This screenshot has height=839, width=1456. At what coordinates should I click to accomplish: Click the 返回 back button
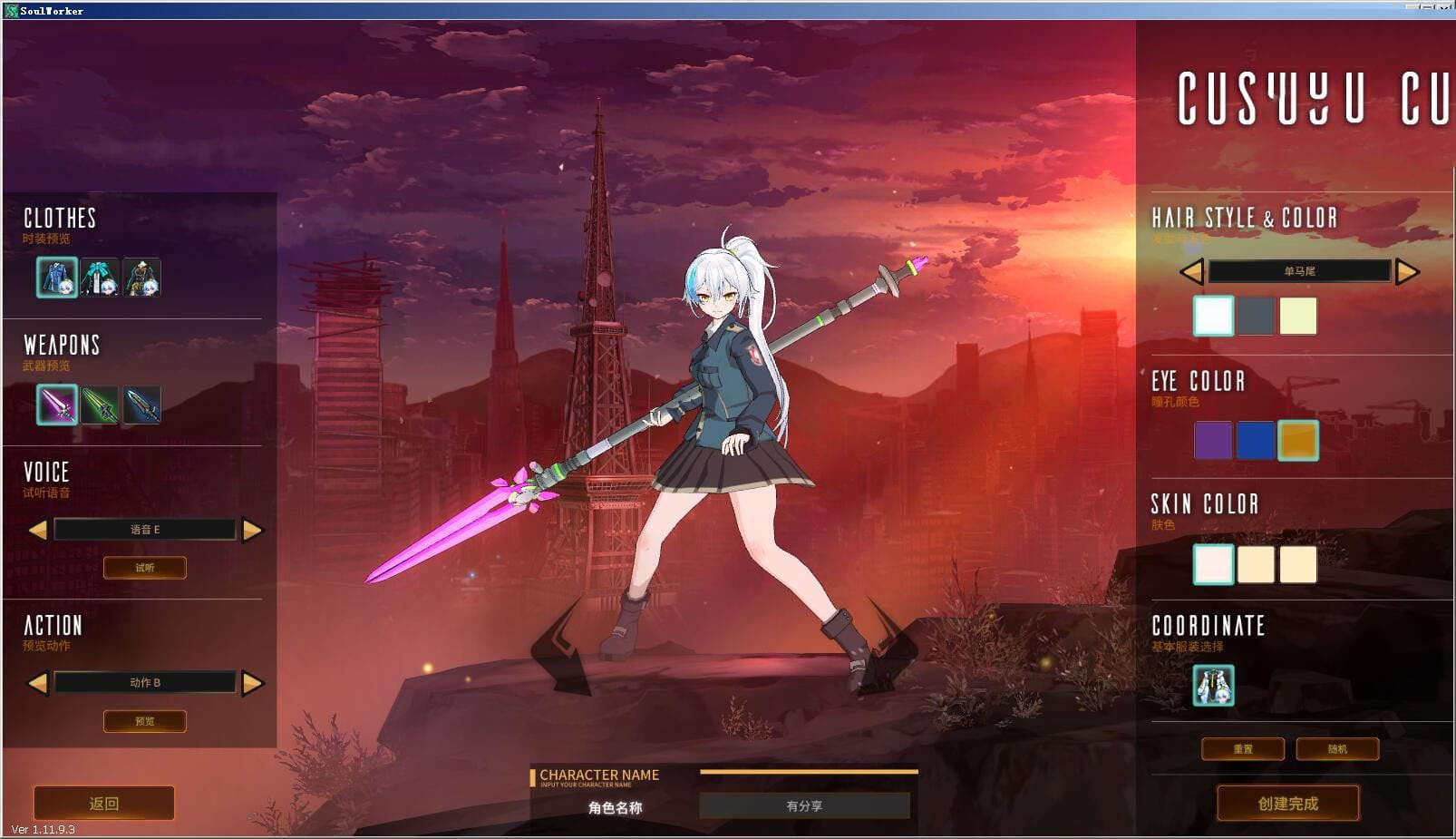click(102, 803)
